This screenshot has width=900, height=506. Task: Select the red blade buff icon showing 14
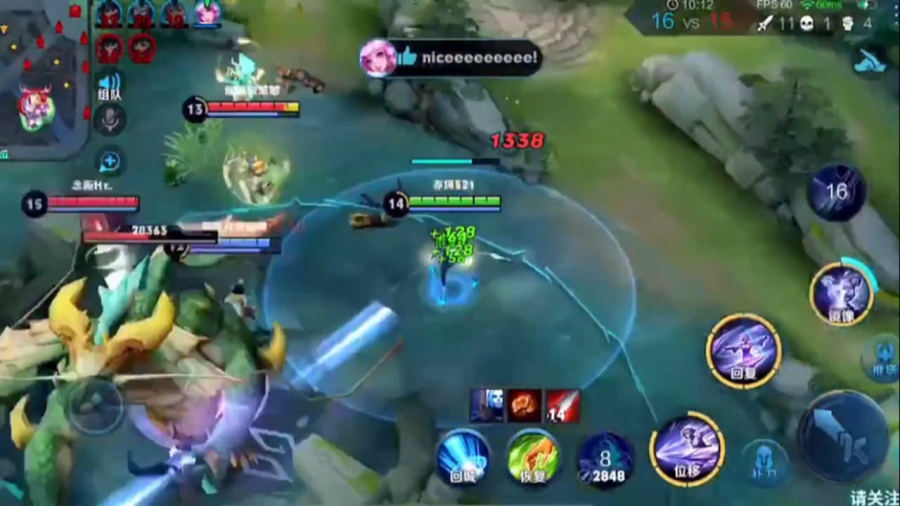point(562,405)
